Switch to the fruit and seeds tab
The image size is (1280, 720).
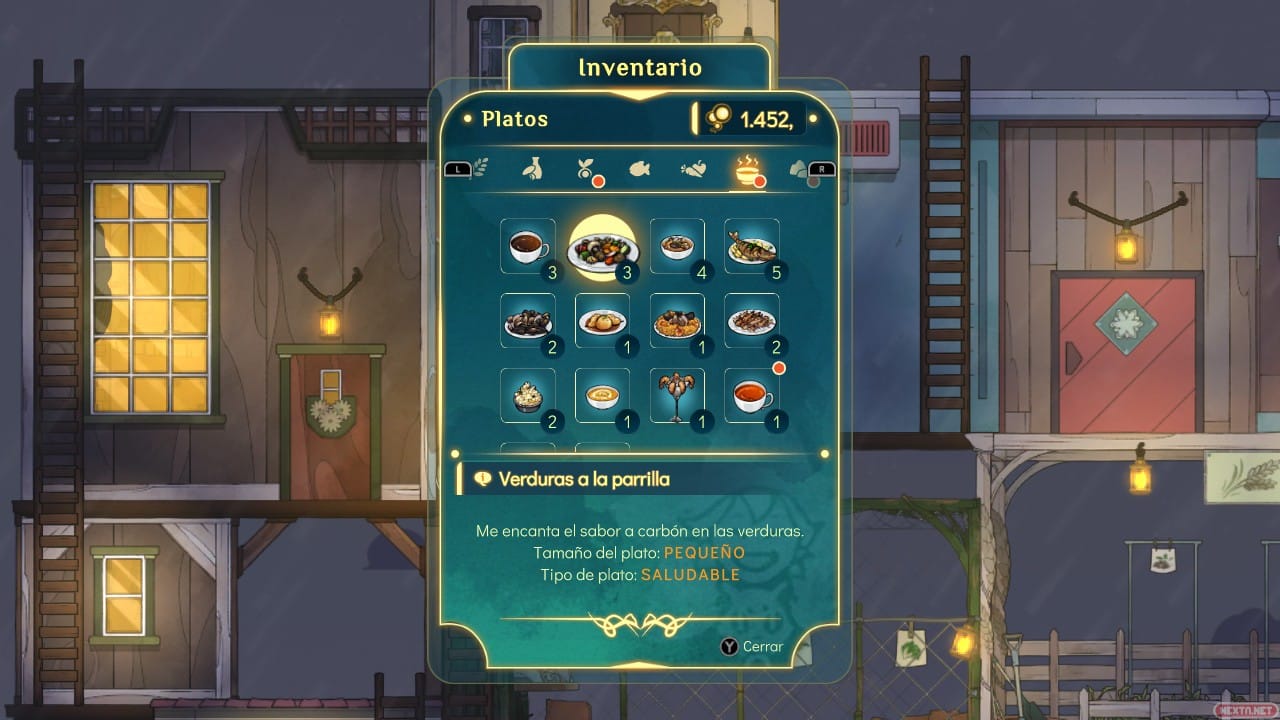[586, 169]
